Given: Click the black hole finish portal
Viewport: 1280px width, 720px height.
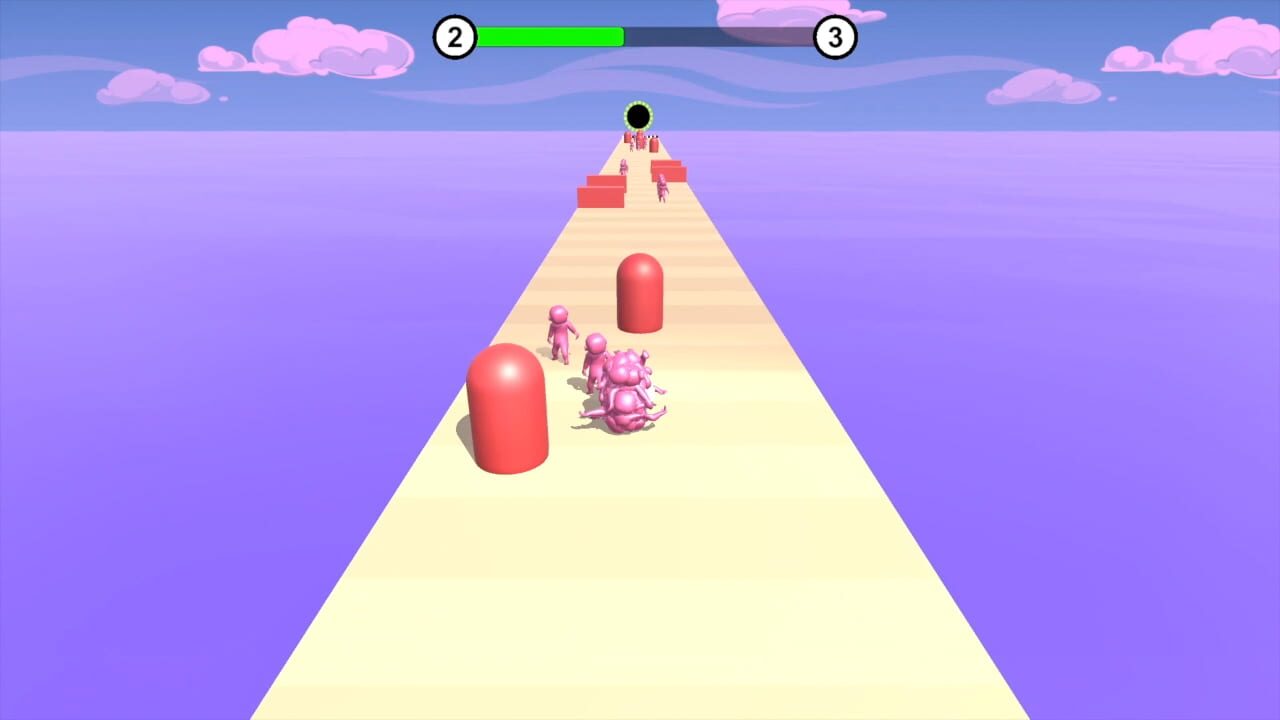Looking at the screenshot, I should 638,114.
